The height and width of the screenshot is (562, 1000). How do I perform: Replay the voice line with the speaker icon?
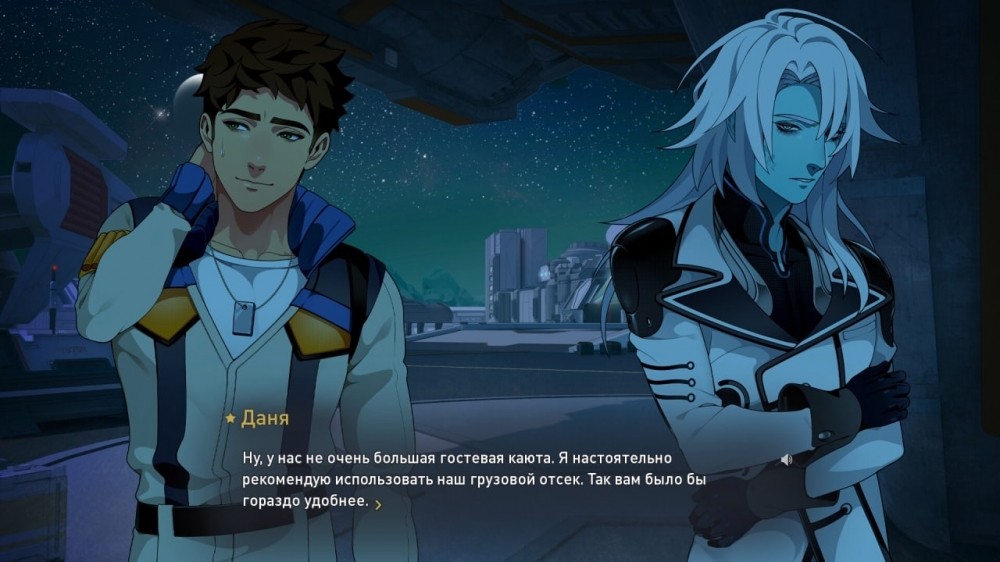pos(787,460)
